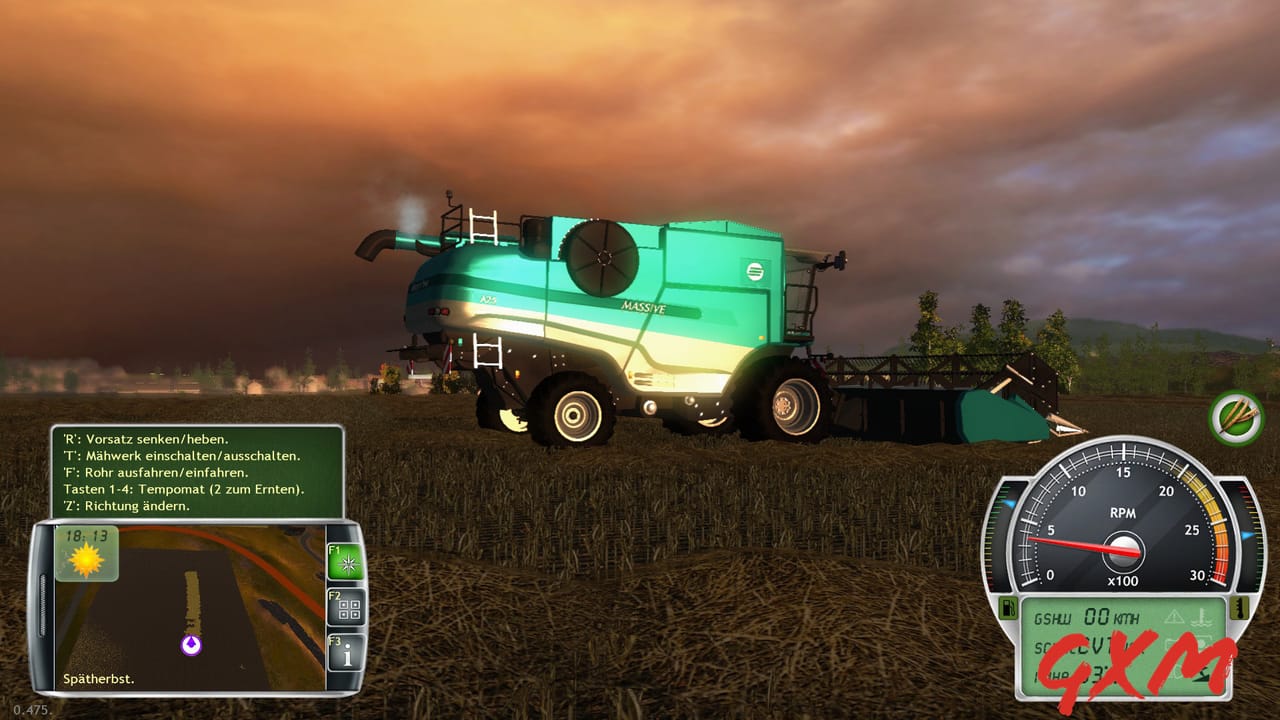Click the warning triangle on the digital display
The image size is (1280, 720).
point(1175,615)
